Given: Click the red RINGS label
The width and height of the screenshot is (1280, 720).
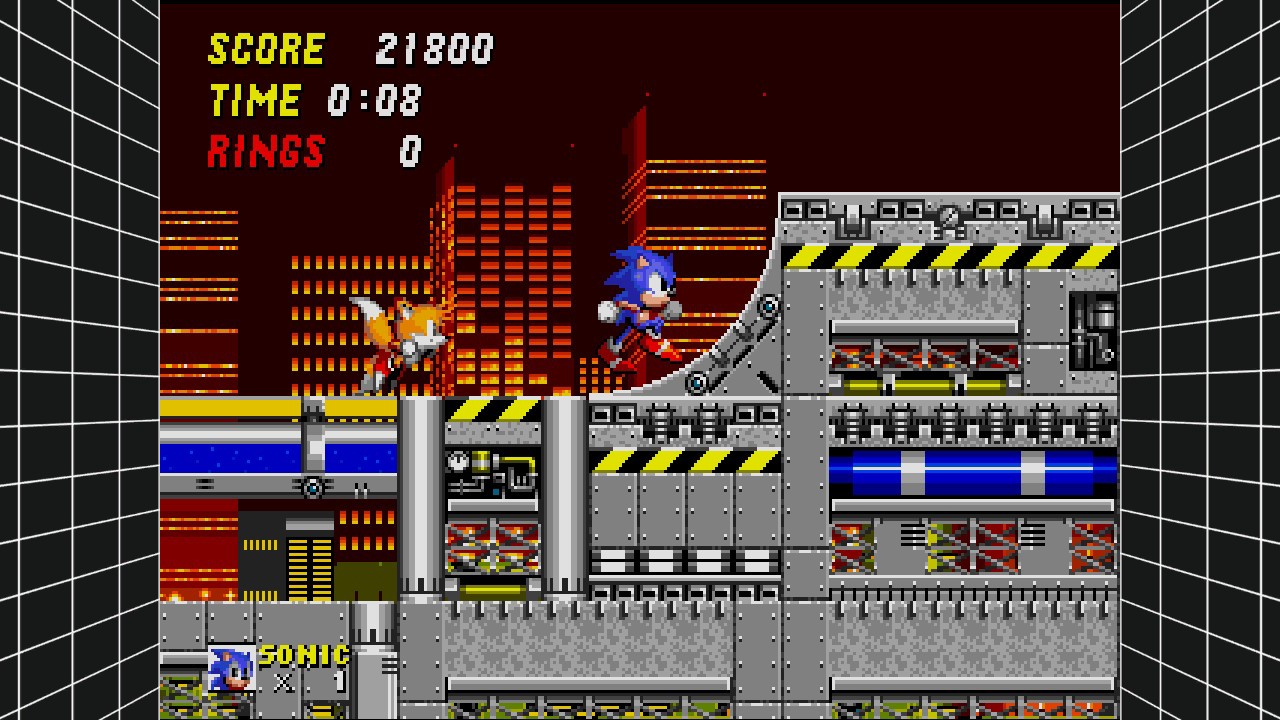Looking at the screenshot, I should pyautogui.click(x=265, y=152).
